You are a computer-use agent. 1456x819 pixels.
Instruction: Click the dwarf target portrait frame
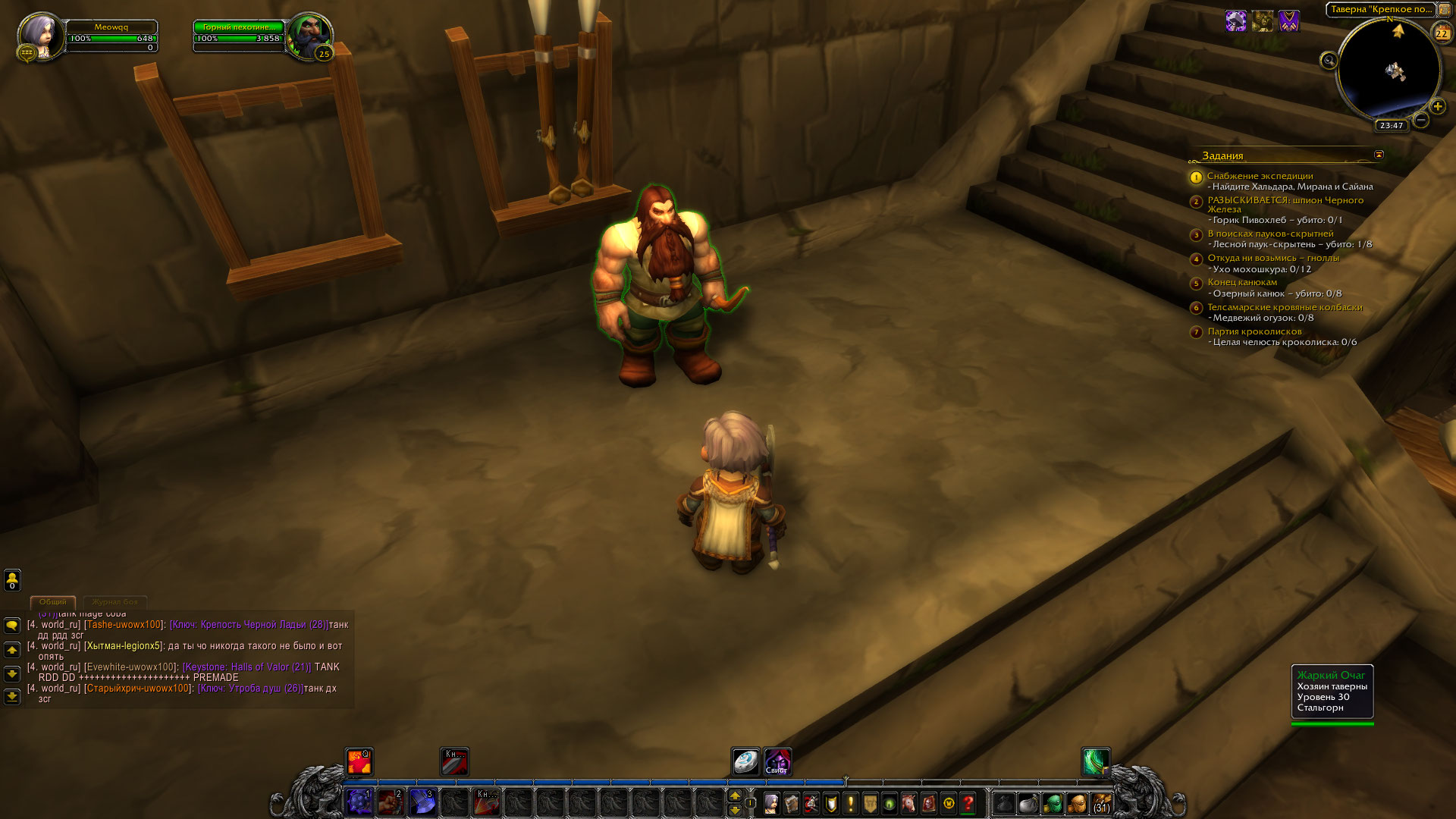[309, 36]
